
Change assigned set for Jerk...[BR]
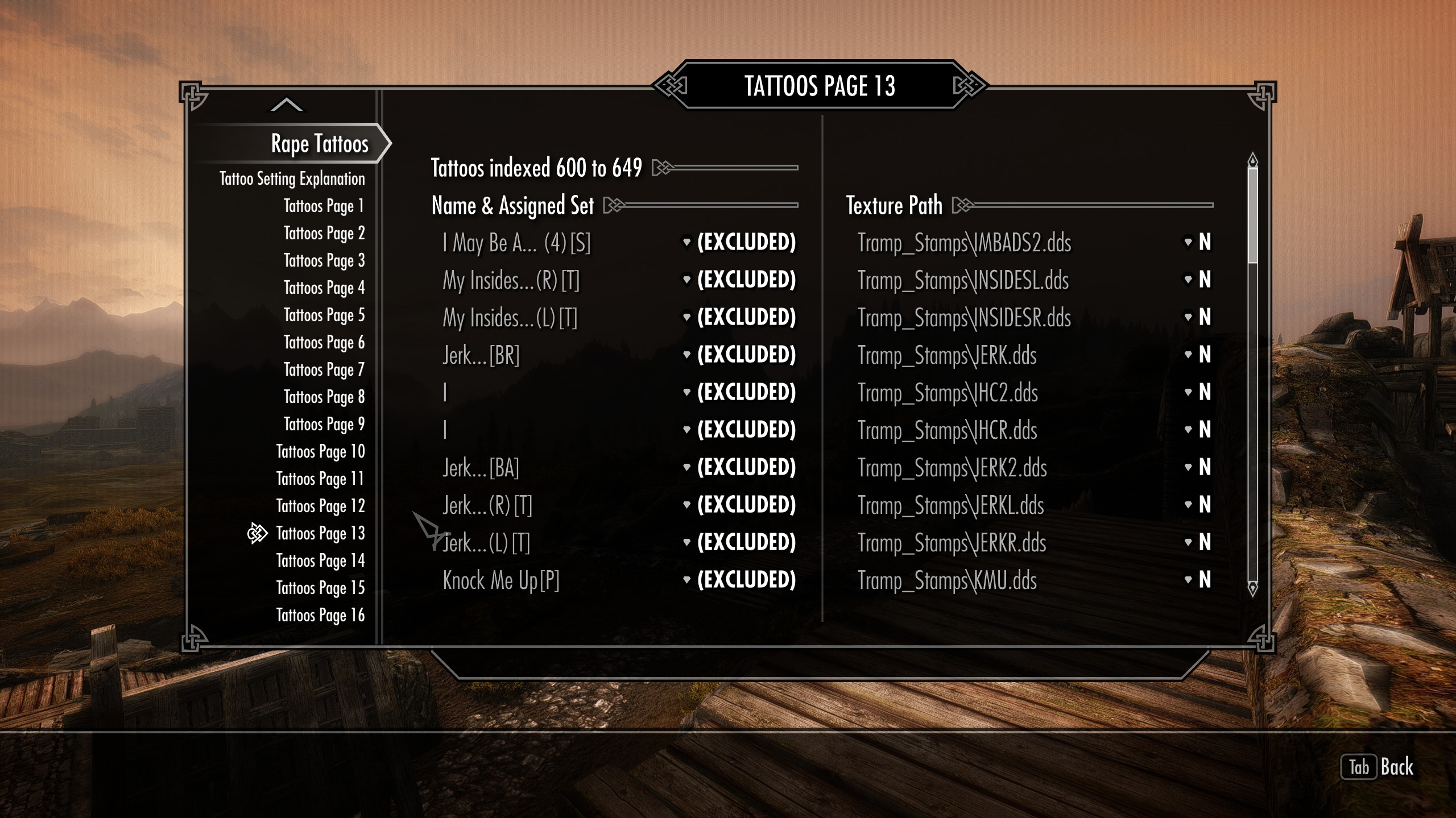(740, 355)
